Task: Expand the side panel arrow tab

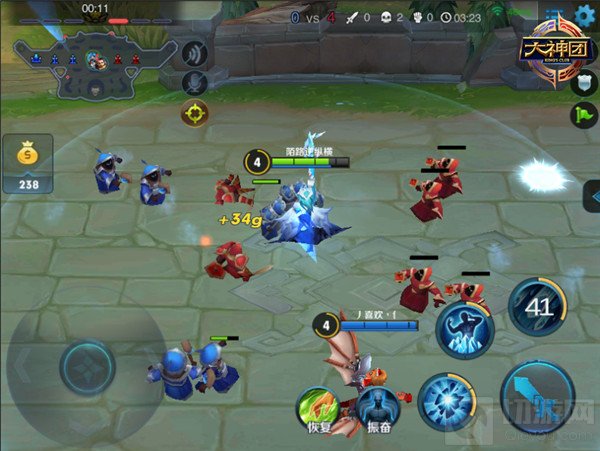Action: 590,196
